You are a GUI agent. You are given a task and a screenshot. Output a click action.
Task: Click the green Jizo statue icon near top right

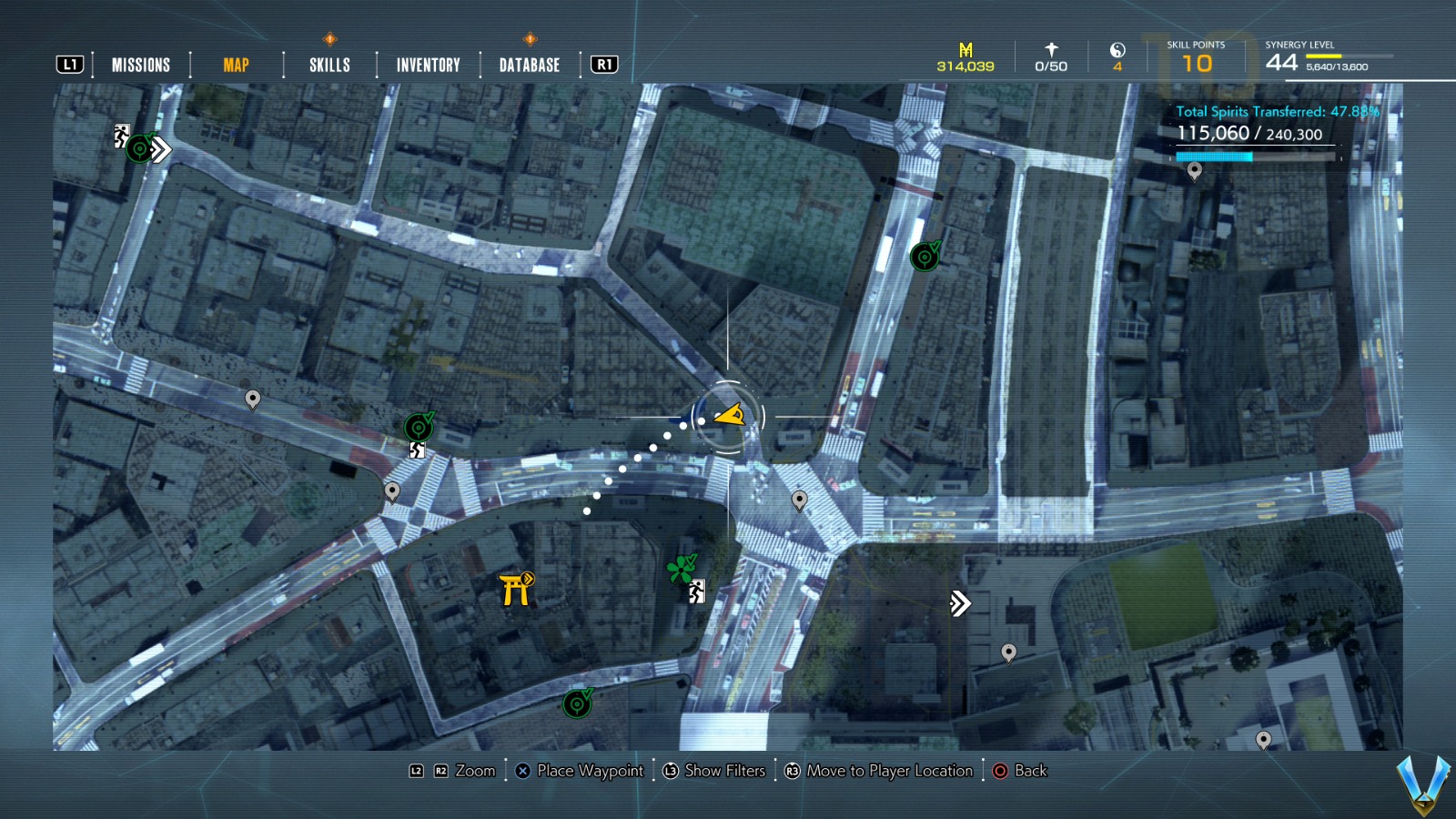click(x=924, y=258)
